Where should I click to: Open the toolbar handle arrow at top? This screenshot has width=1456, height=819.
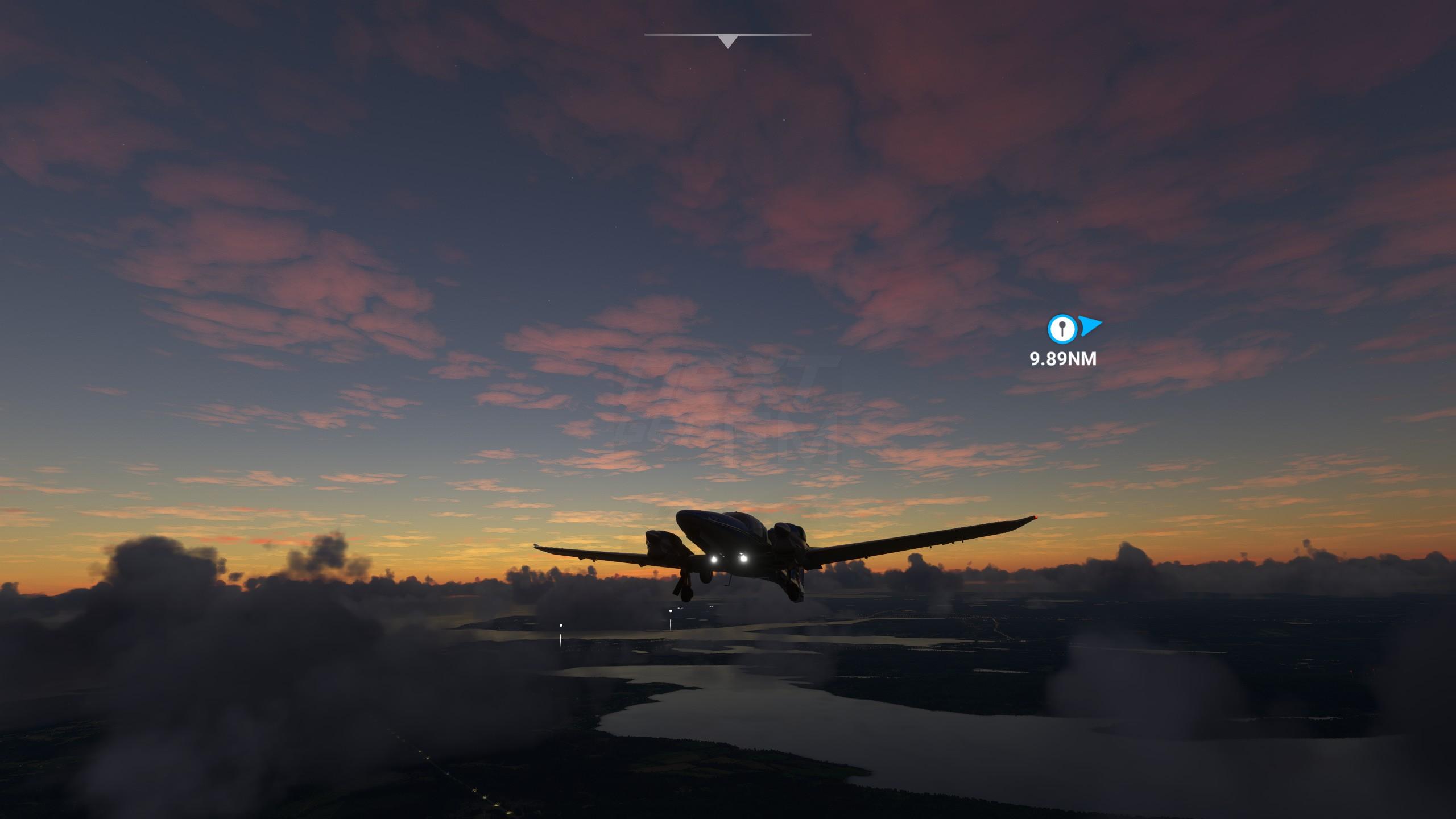click(x=727, y=41)
